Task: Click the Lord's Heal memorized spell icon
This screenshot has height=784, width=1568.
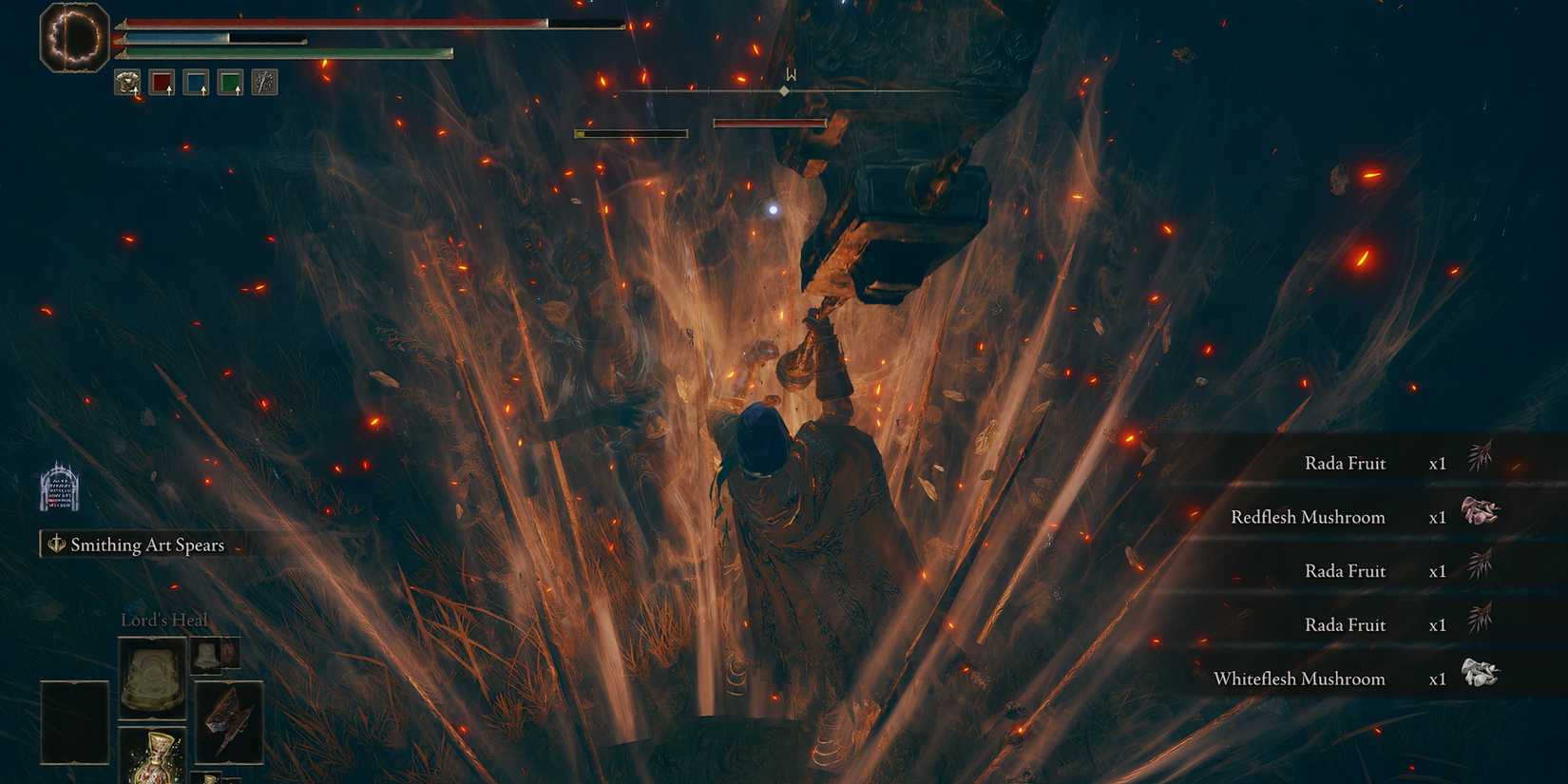Action: pyautogui.click(x=151, y=676)
